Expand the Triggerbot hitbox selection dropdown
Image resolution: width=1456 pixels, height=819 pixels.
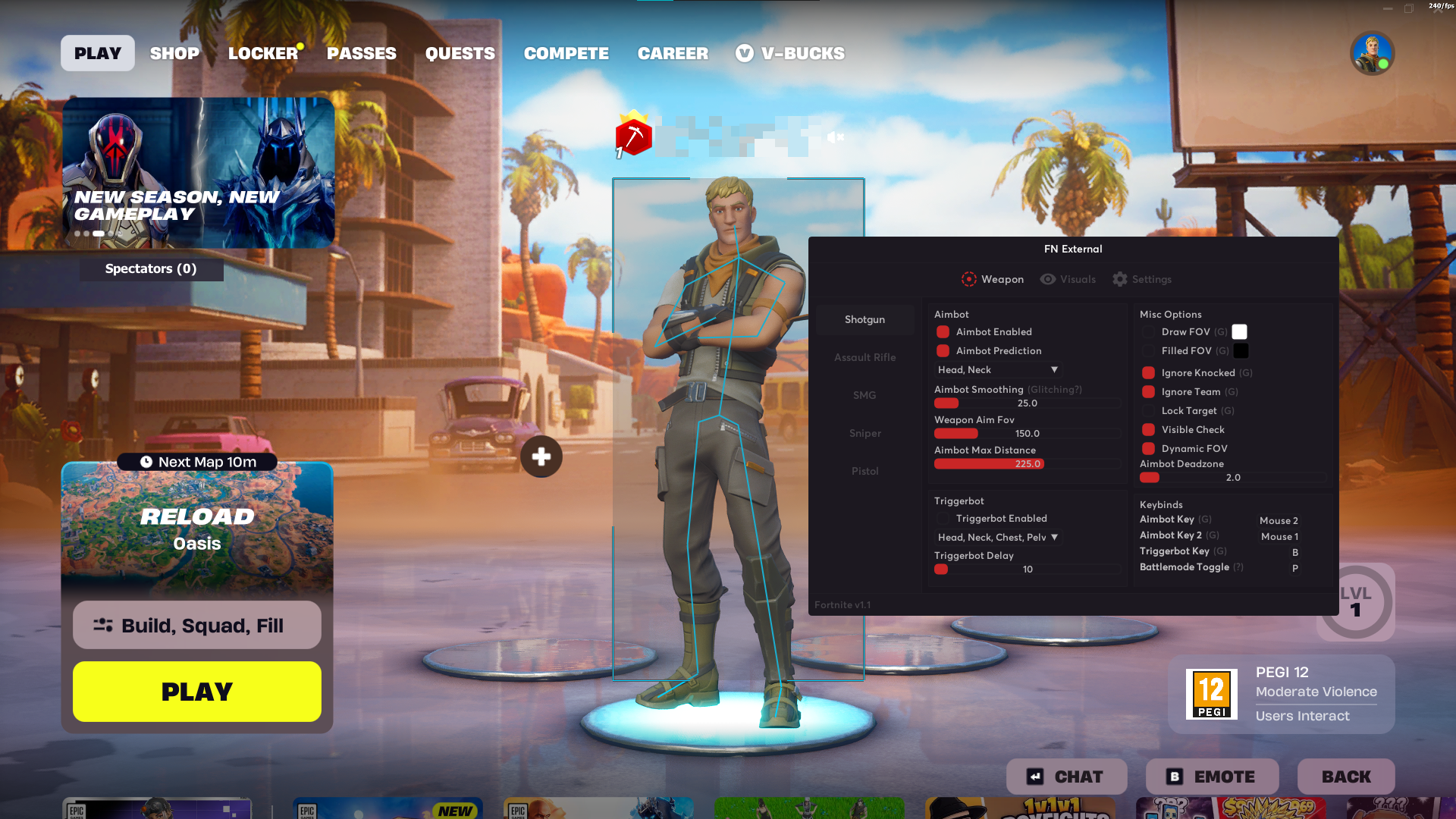point(997,537)
